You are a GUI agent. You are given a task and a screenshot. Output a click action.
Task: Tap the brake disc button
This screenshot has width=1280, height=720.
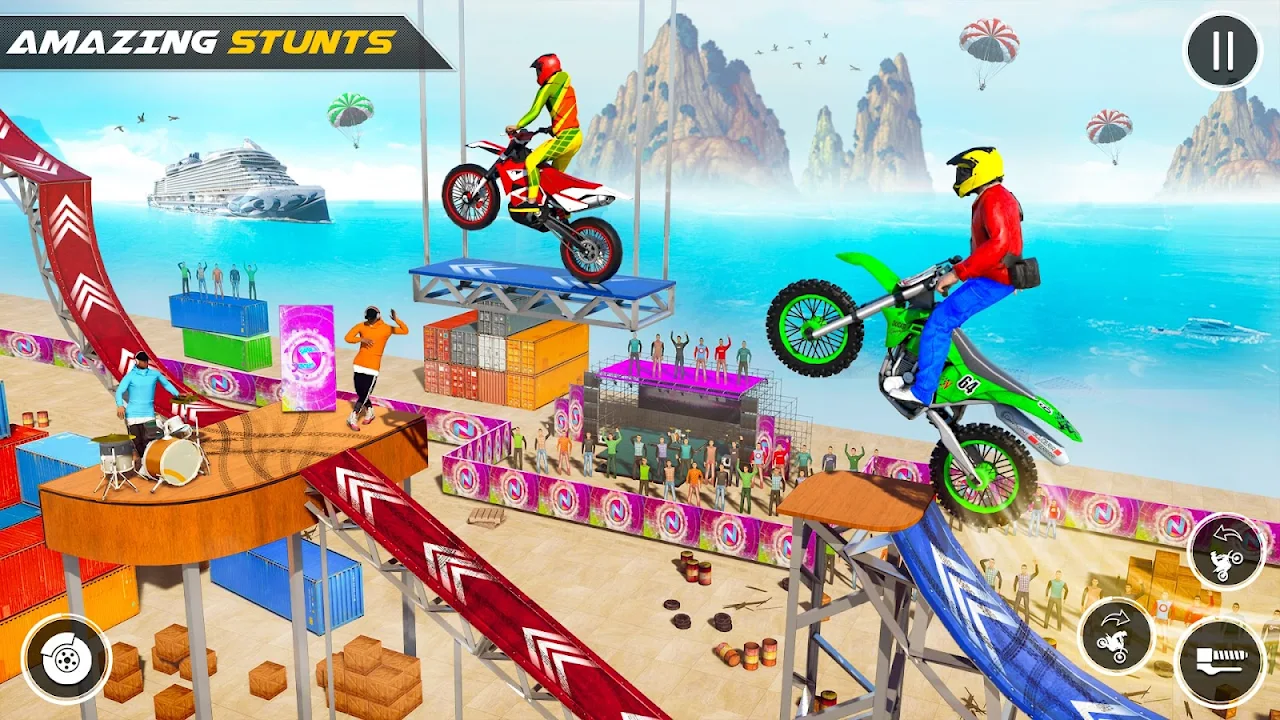(66, 659)
